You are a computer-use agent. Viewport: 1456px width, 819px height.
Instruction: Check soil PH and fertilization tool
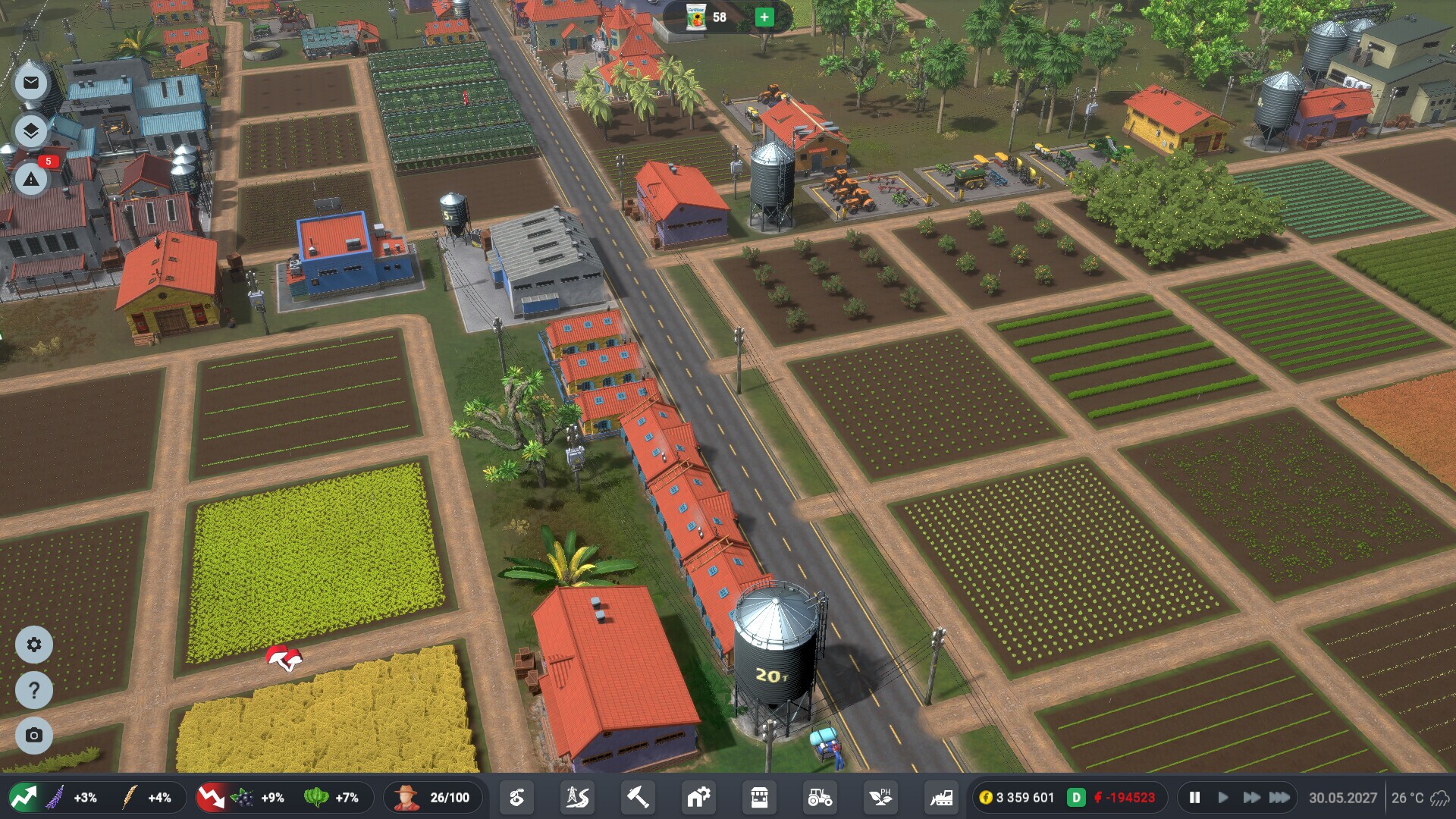click(880, 797)
